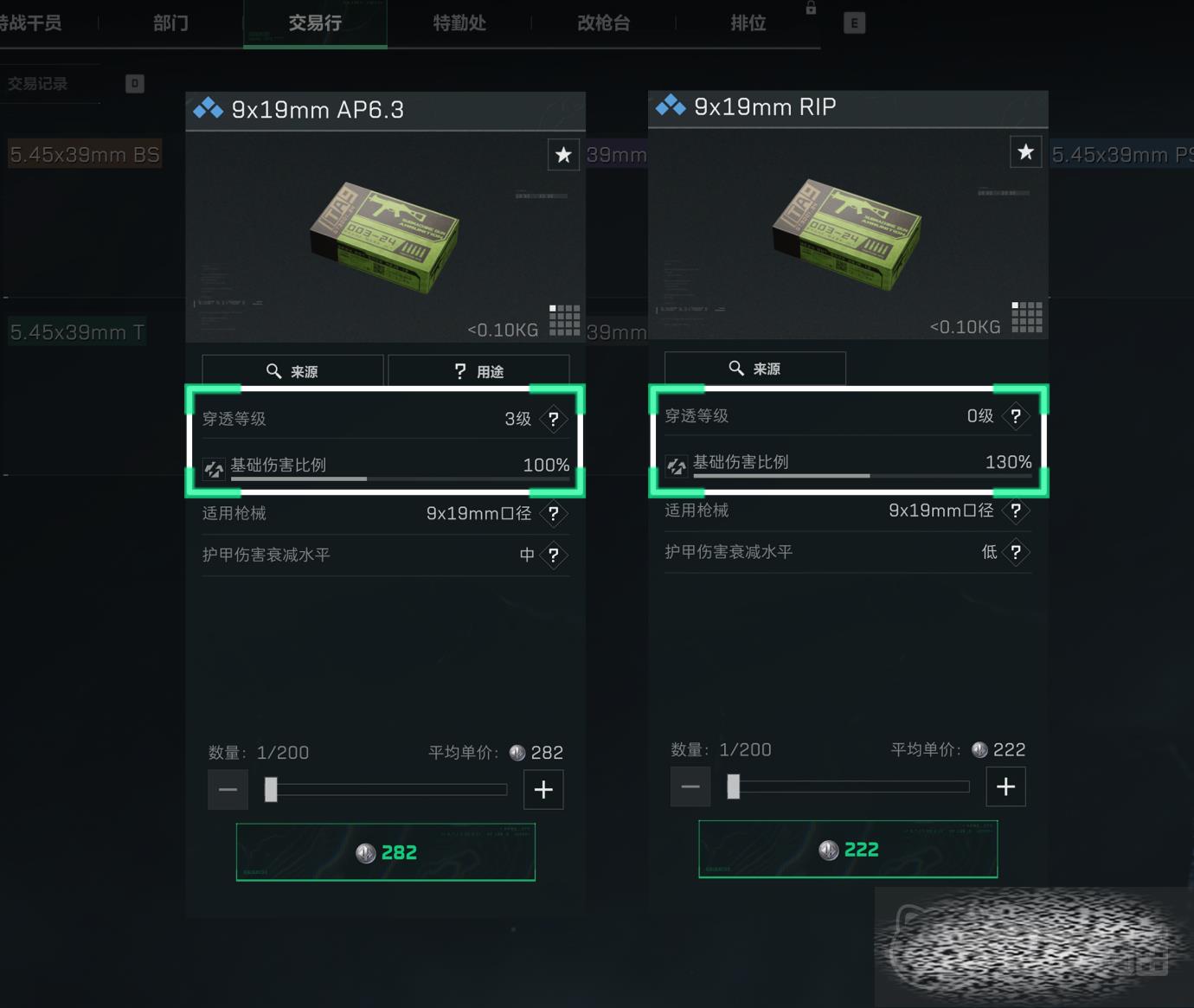Select the 改枪台 tab
The height and width of the screenshot is (1008, 1194).
603,23
